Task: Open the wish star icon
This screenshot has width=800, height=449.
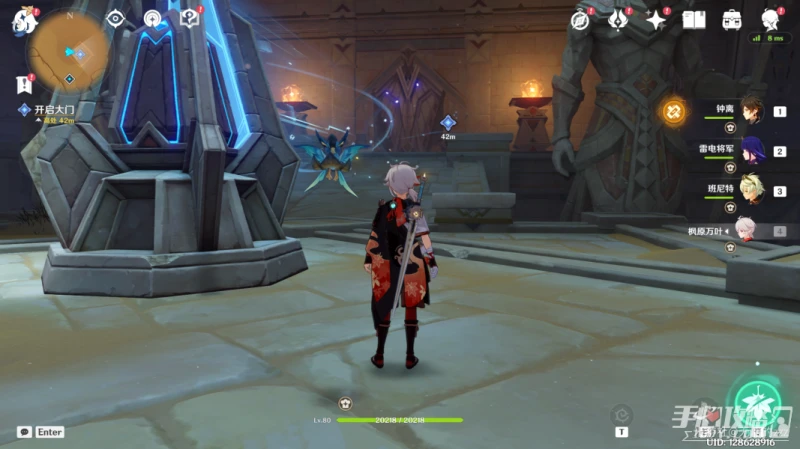Action: pyautogui.click(x=656, y=19)
